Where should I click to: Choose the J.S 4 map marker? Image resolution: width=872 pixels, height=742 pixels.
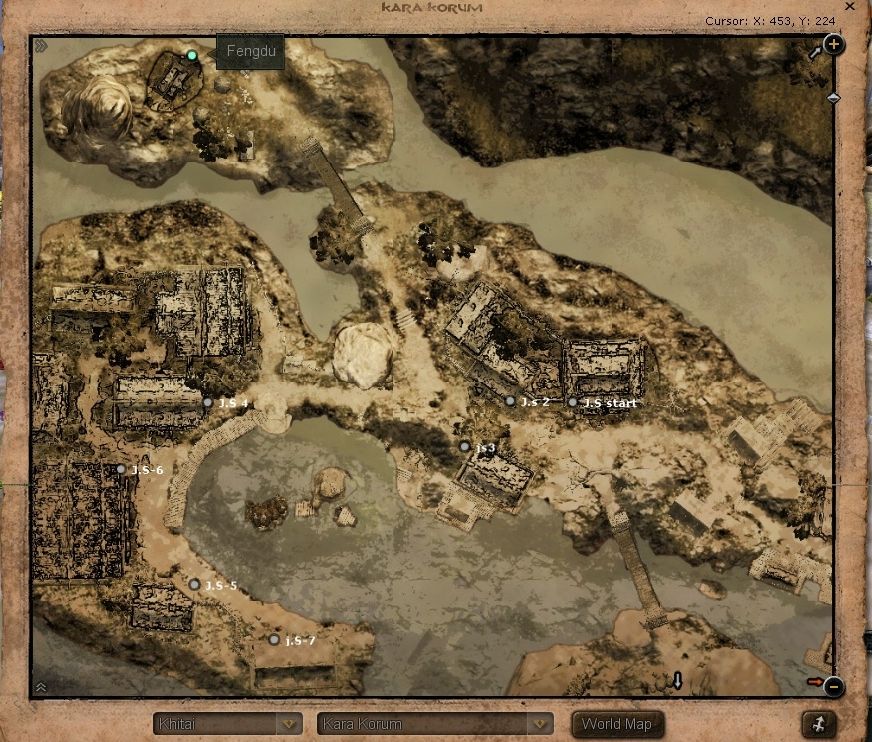(x=208, y=402)
